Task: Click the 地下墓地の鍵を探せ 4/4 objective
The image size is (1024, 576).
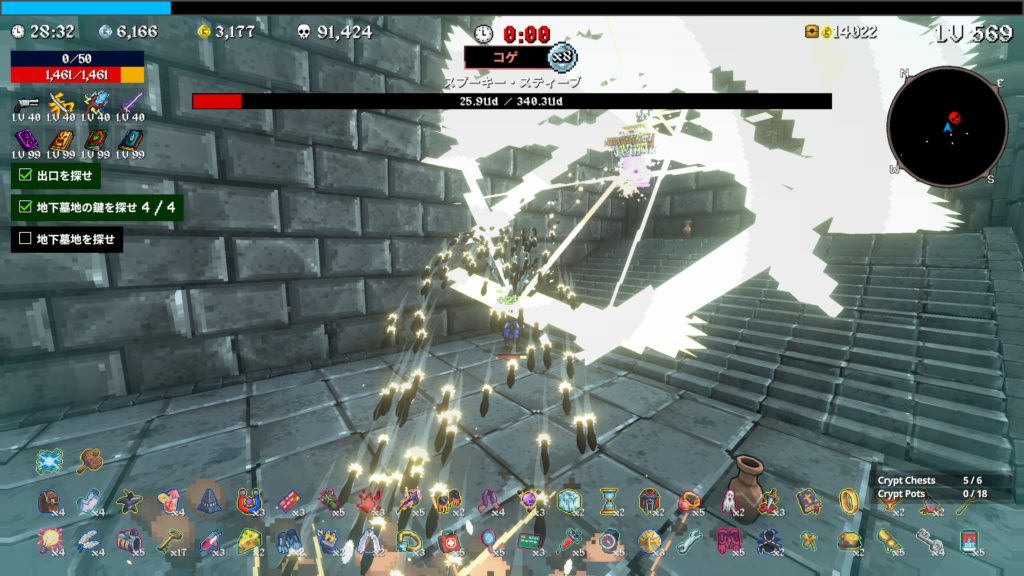Action: click(98, 207)
